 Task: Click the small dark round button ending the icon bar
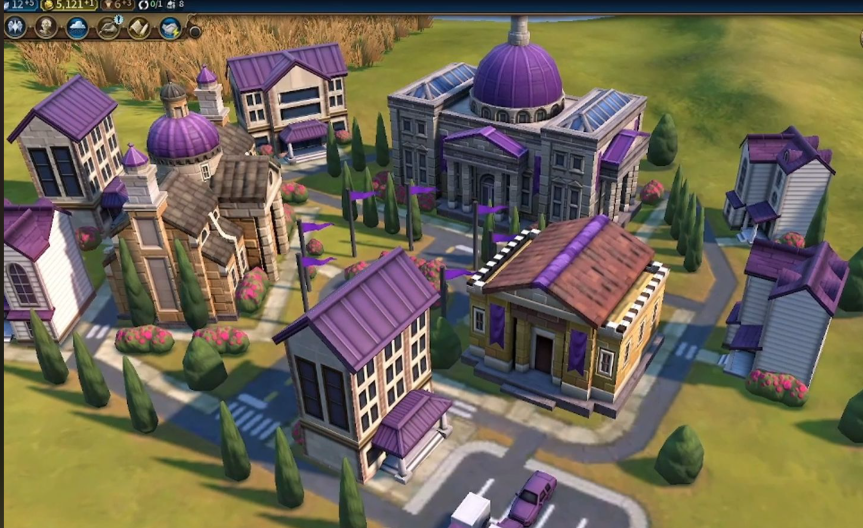(194, 31)
